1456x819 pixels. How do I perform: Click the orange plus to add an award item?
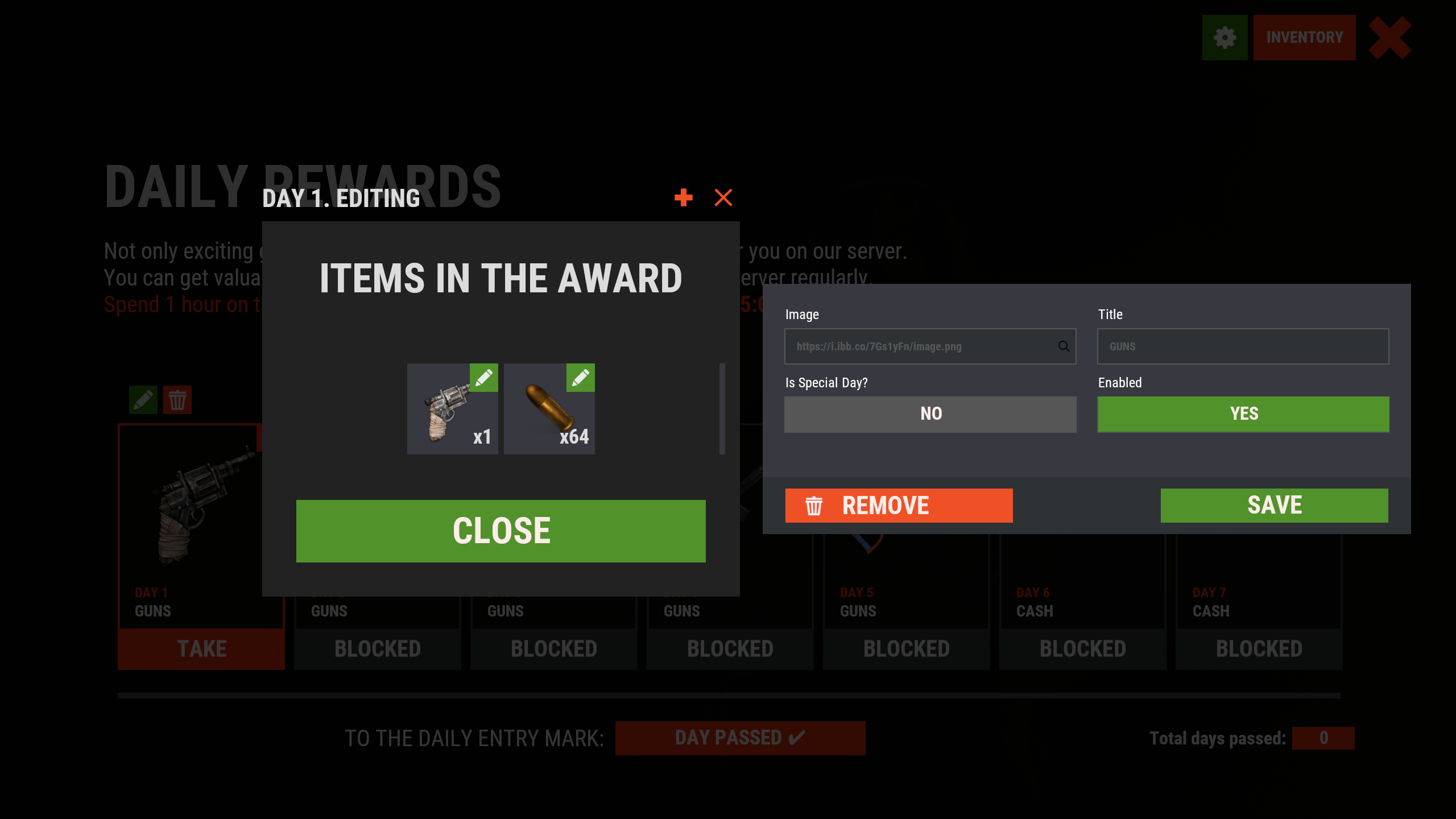point(684,197)
